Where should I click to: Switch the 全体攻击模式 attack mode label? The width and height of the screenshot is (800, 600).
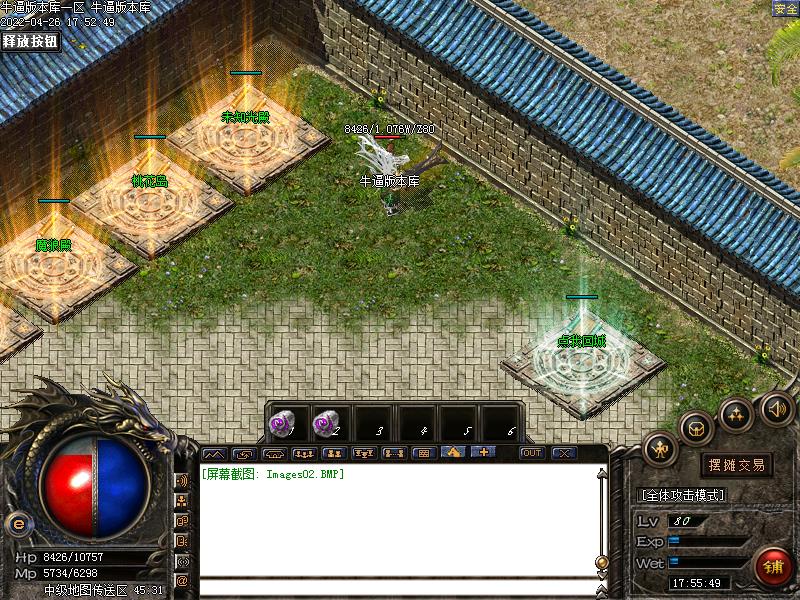[681, 495]
